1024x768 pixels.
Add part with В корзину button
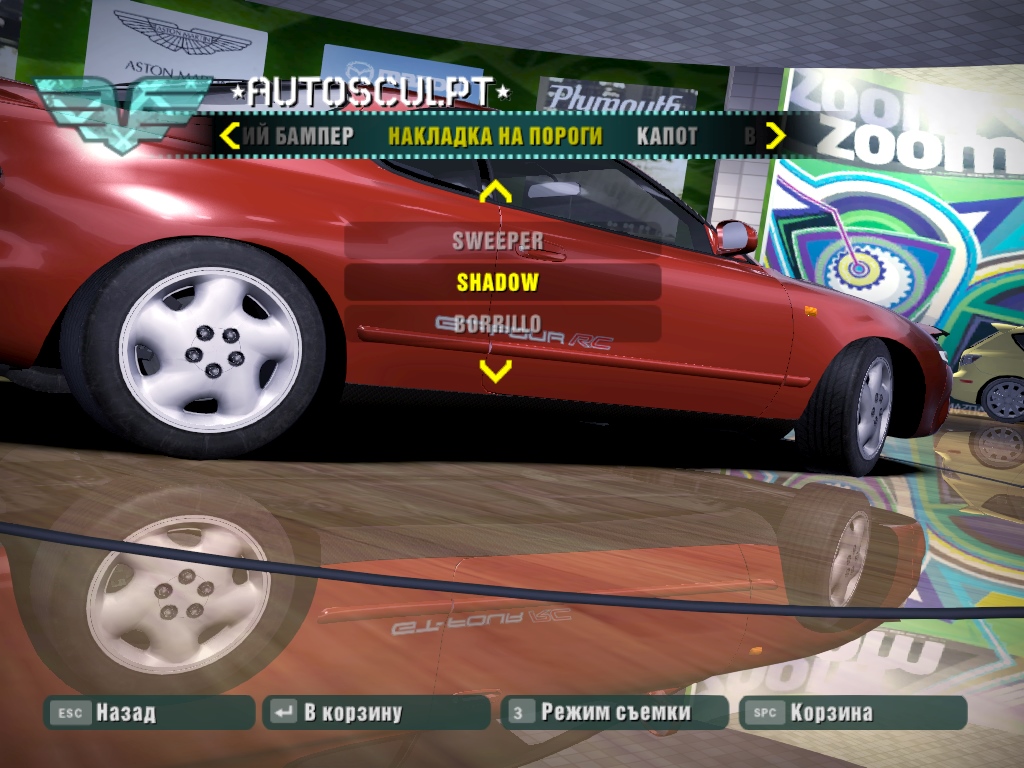pos(376,713)
